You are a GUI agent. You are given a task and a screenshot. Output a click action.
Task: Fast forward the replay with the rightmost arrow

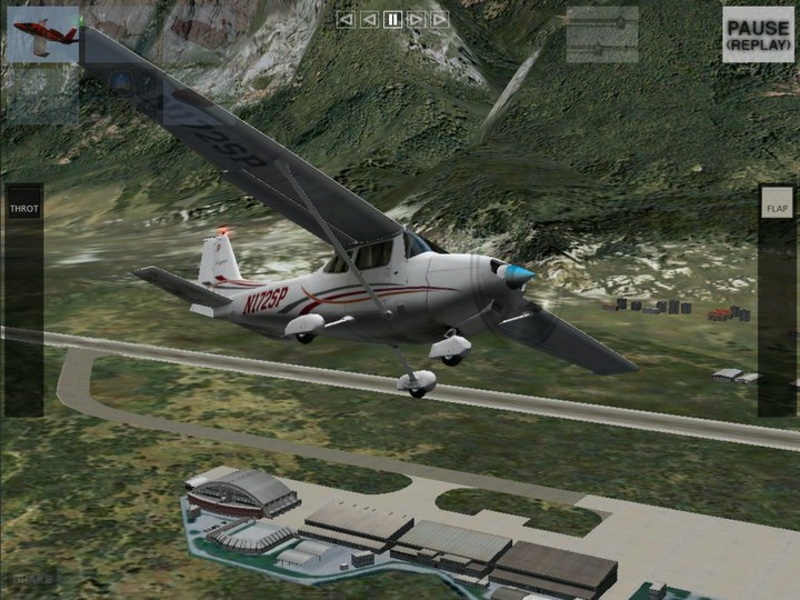coord(440,19)
